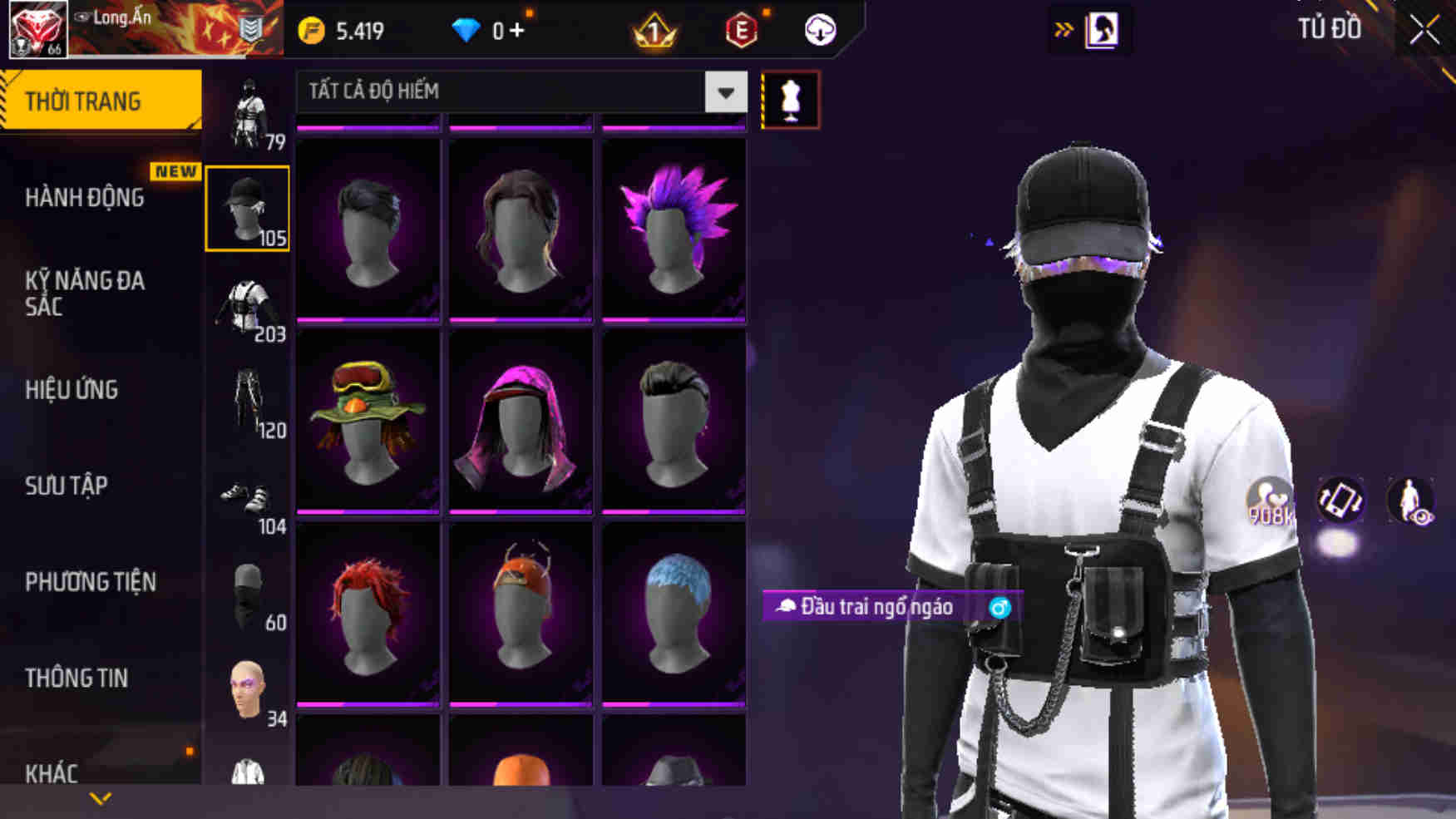The height and width of the screenshot is (819, 1456).
Task: Expand the double-arrow panel near top right
Action: (1061, 27)
